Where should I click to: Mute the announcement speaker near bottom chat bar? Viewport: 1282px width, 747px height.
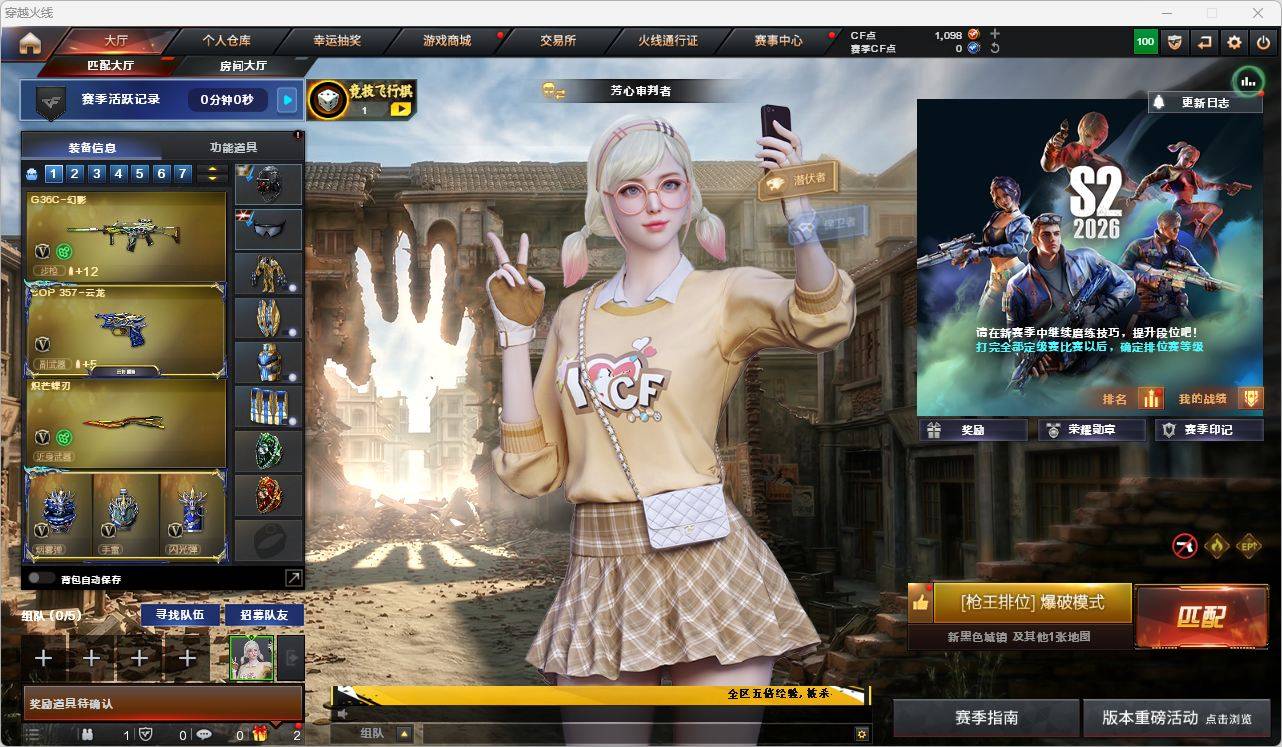coord(340,712)
